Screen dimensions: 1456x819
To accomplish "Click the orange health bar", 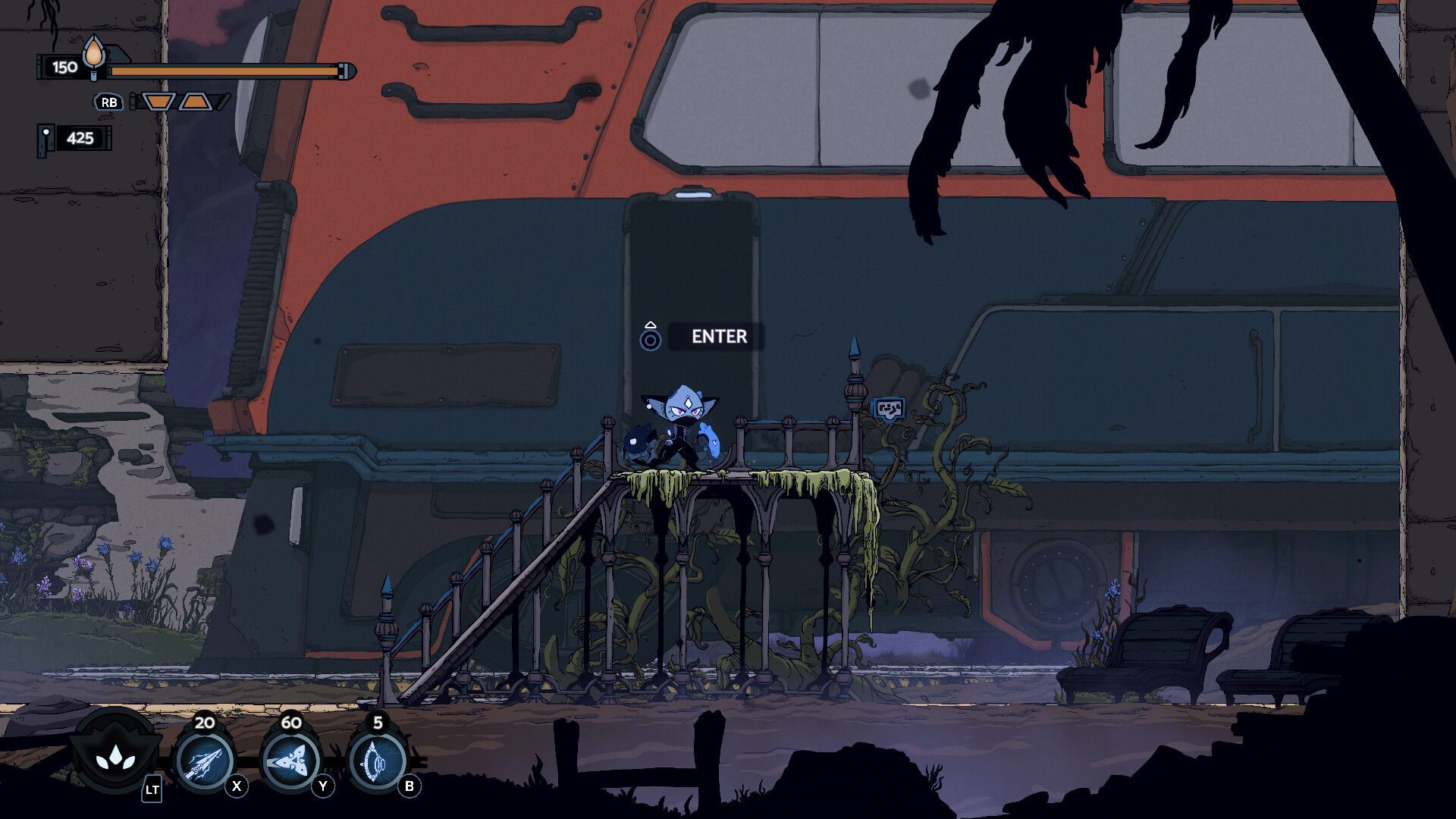I will (x=224, y=71).
